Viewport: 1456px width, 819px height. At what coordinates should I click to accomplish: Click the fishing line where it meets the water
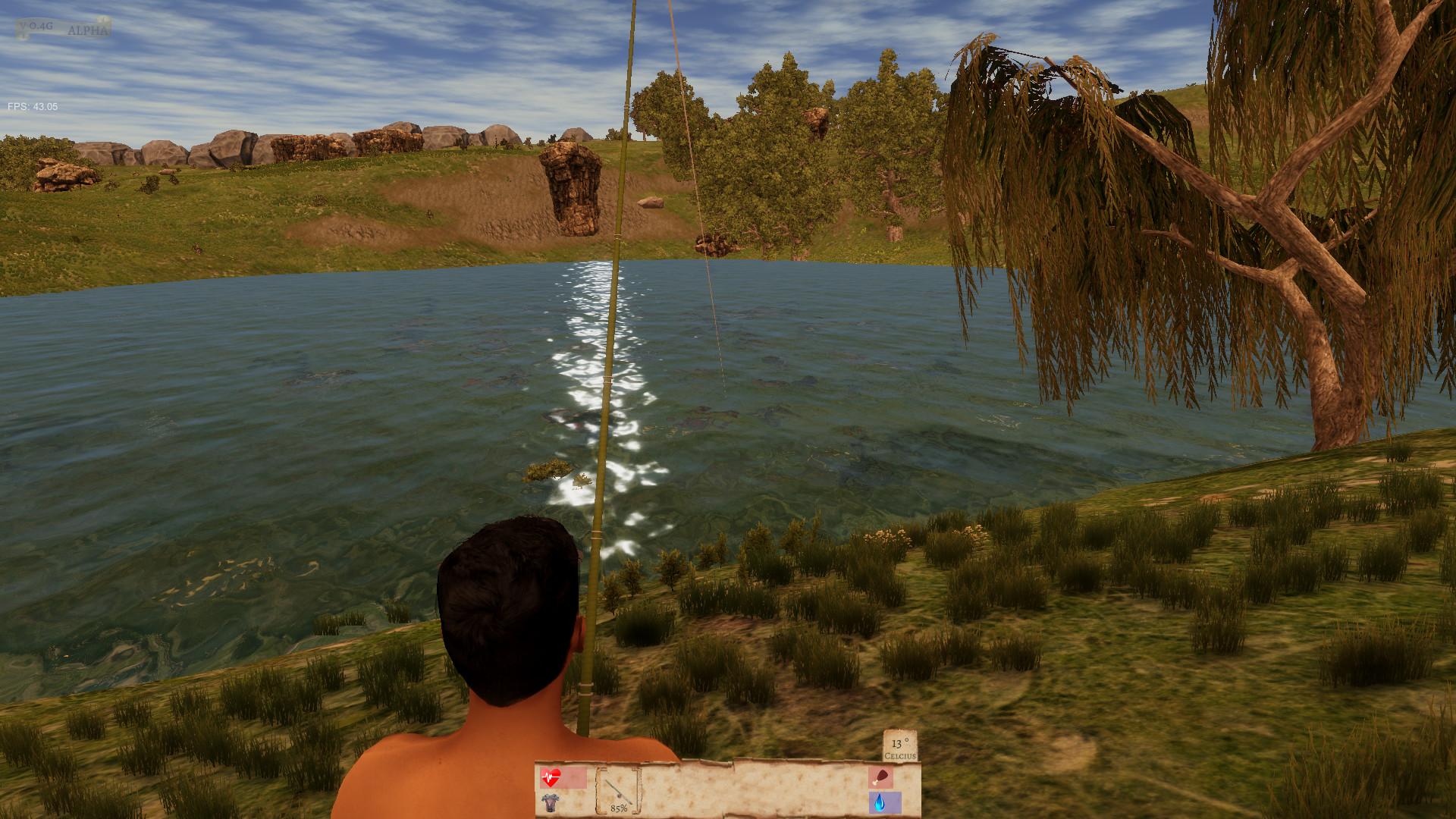724,394
